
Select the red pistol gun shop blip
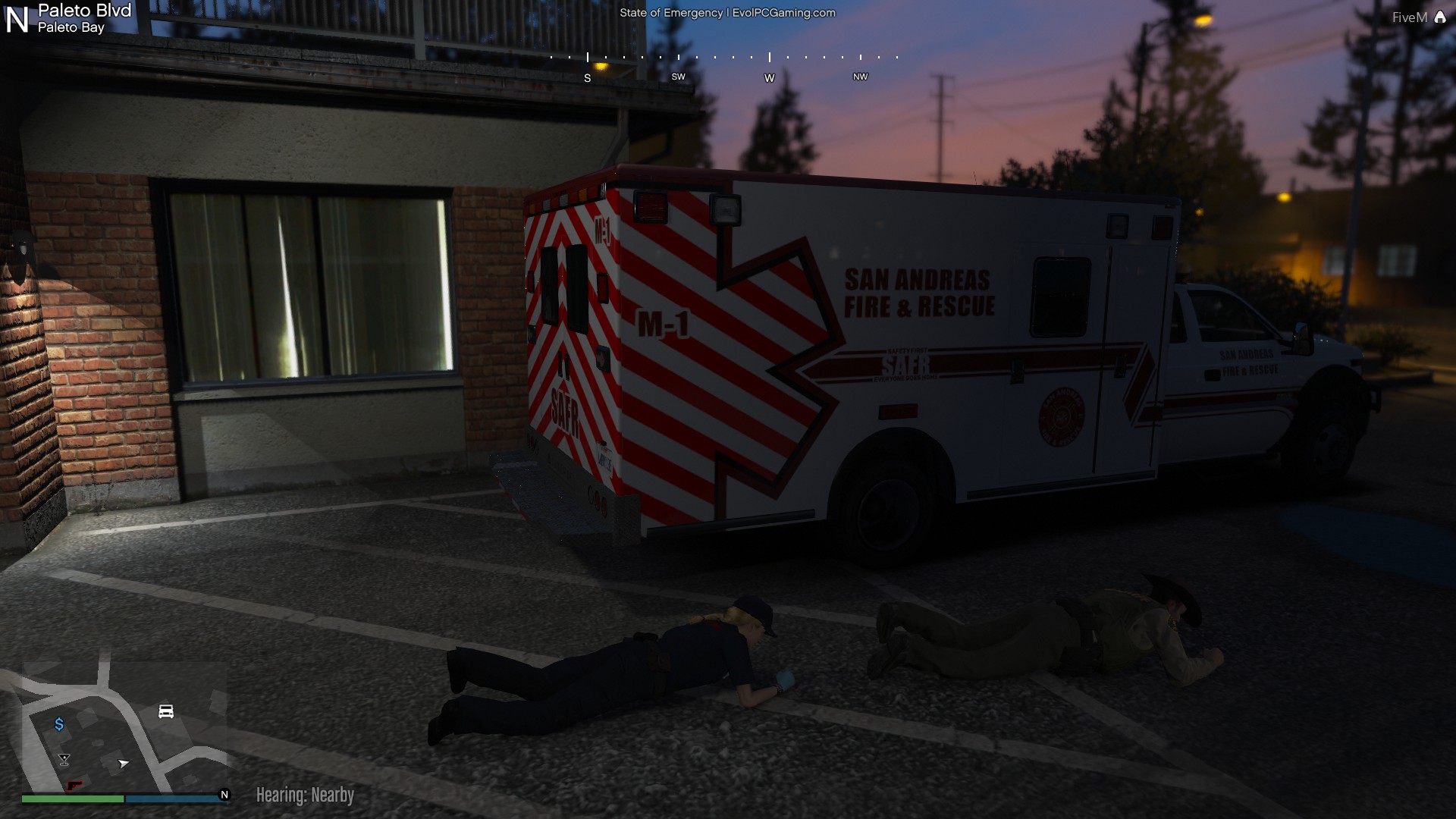74,785
